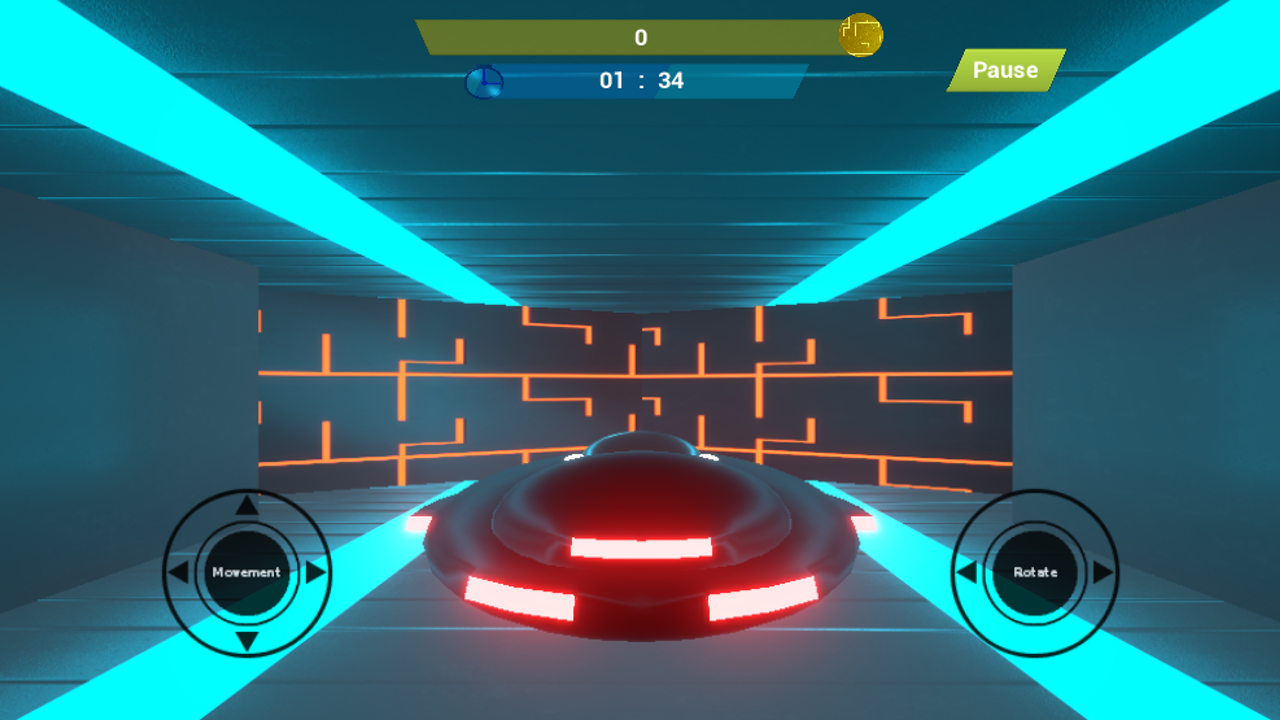
Task: Select the score counter showing 0
Action: point(640,36)
